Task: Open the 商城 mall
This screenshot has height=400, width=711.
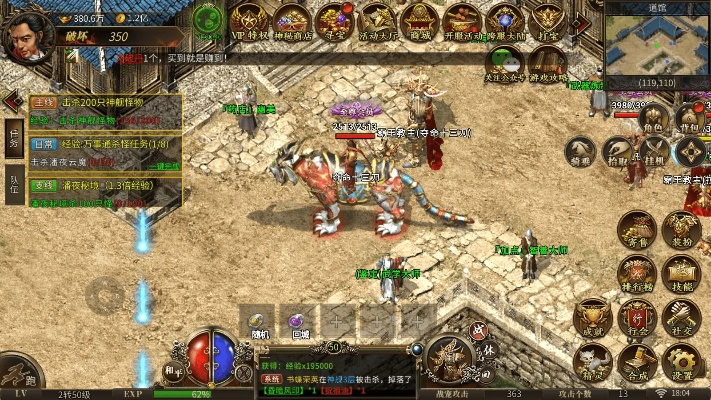Action: pos(420,20)
